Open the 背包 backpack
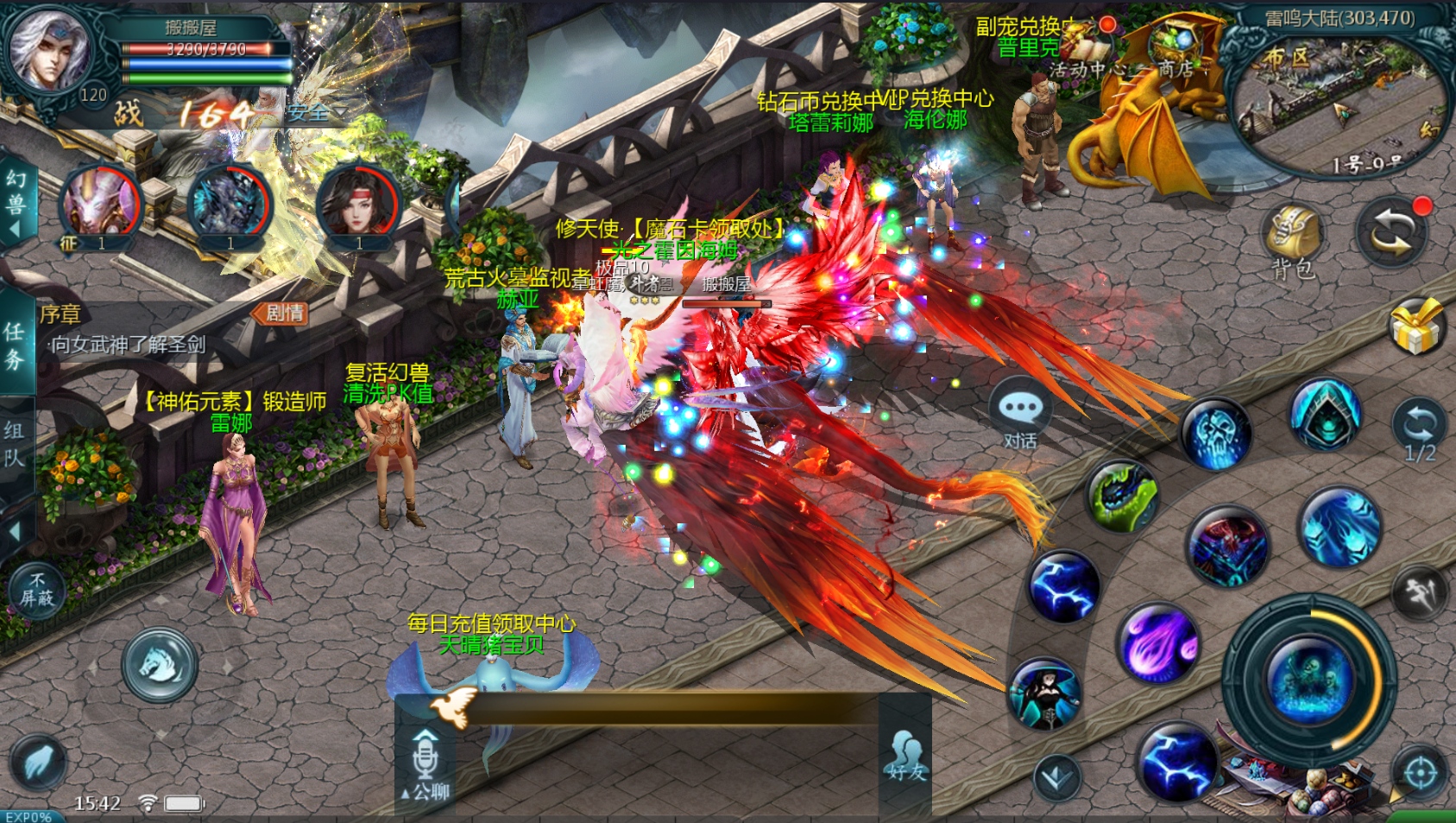This screenshot has height=823, width=1456. [x=1292, y=241]
